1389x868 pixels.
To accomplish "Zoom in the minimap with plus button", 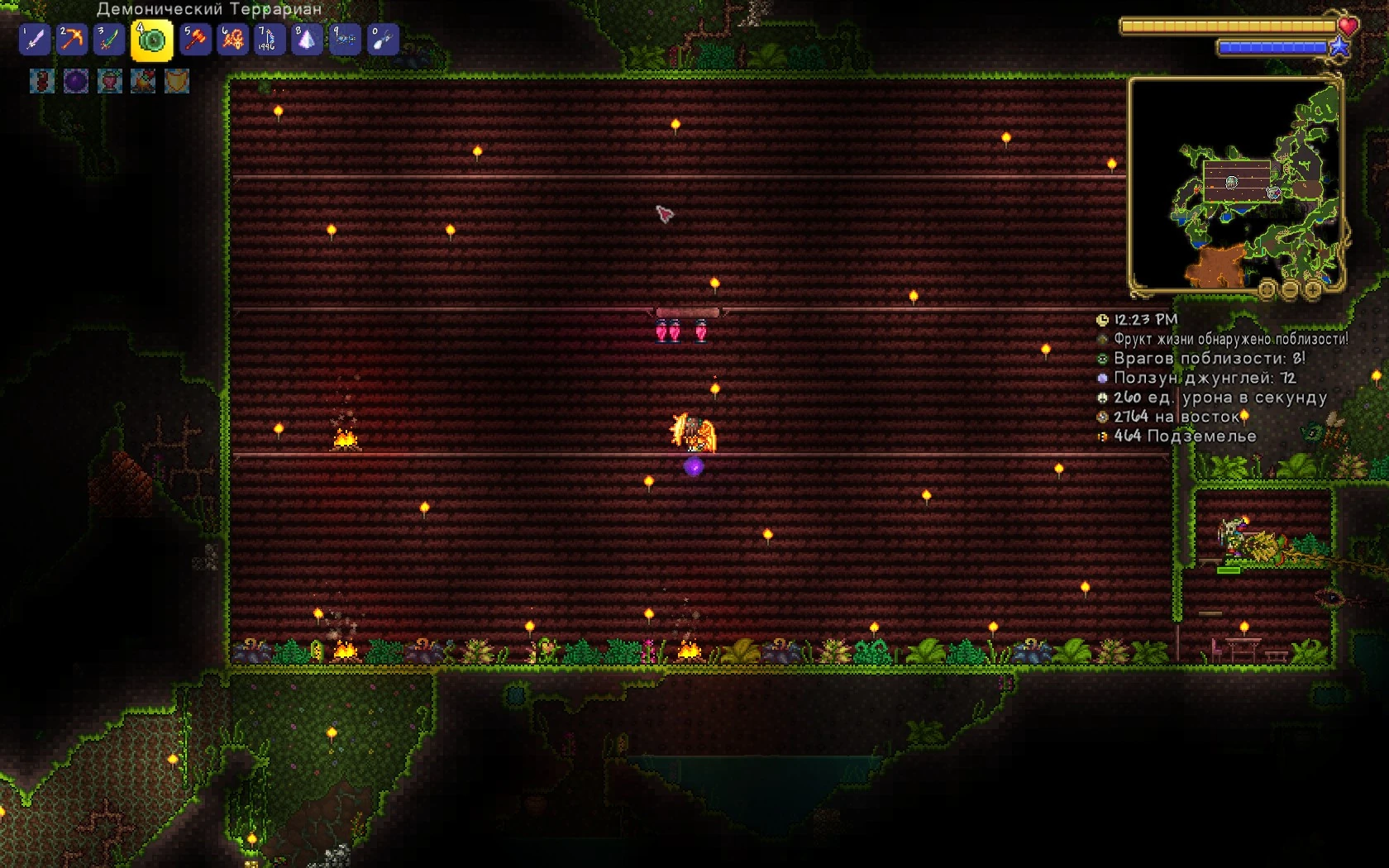I will pyautogui.click(x=1313, y=289).
